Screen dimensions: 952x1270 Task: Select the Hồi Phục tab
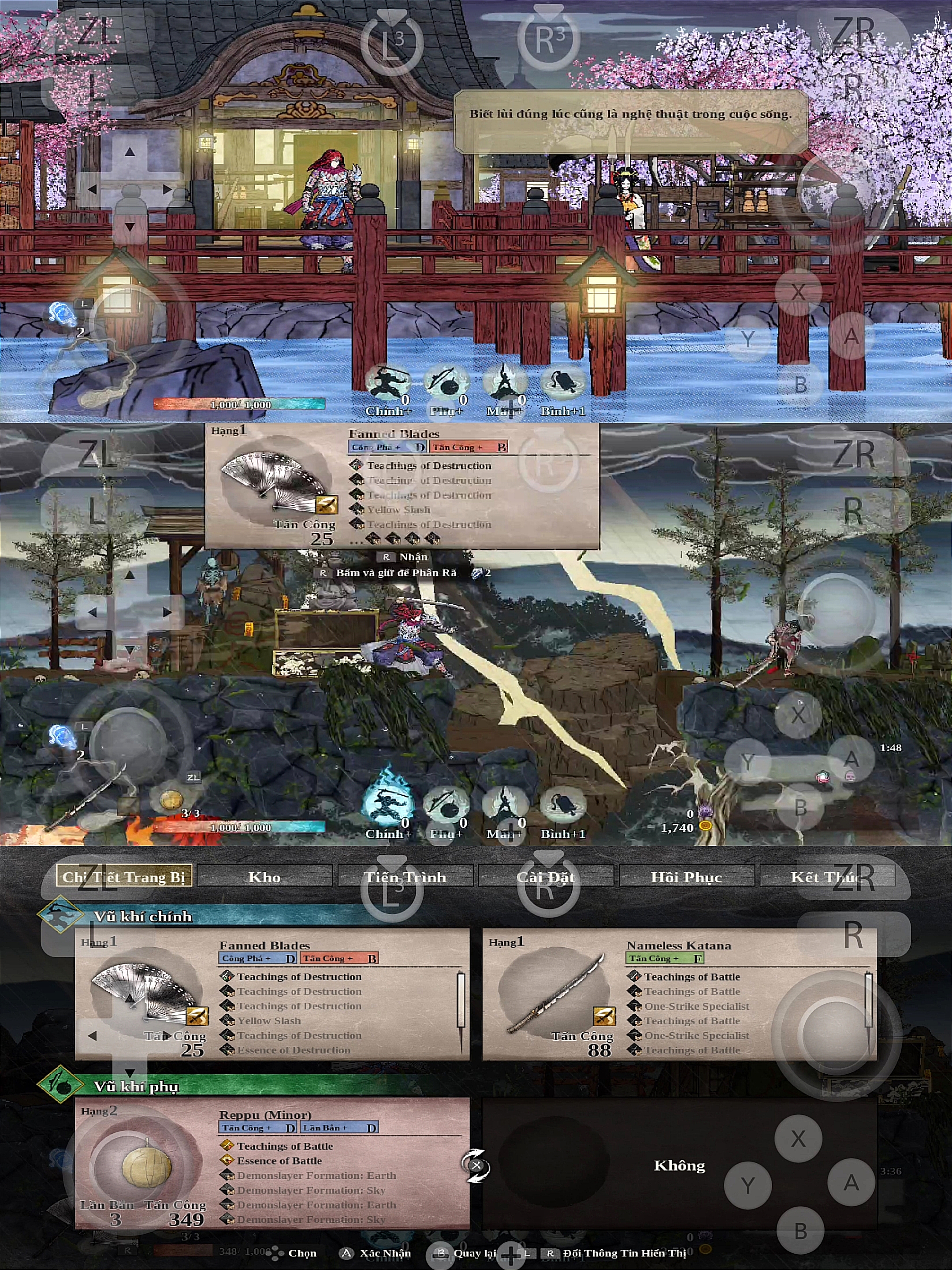[686, 877]
